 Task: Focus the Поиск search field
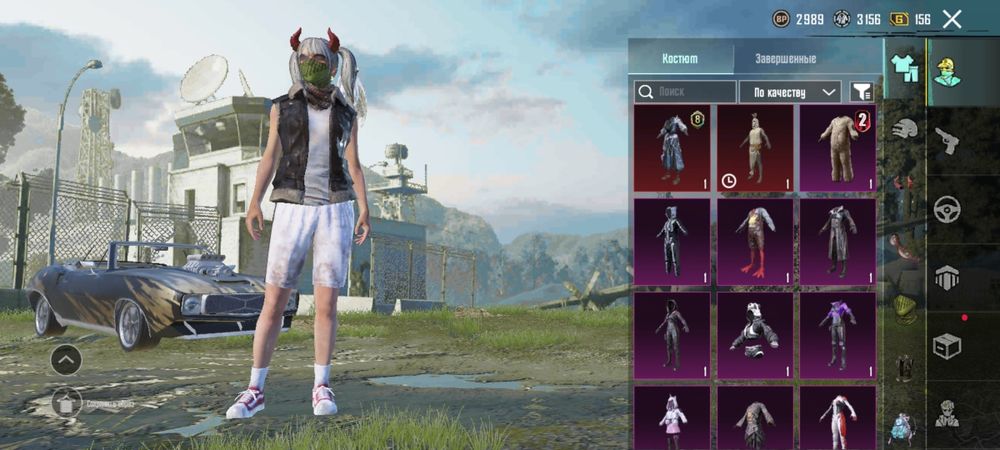pos(684,92)
